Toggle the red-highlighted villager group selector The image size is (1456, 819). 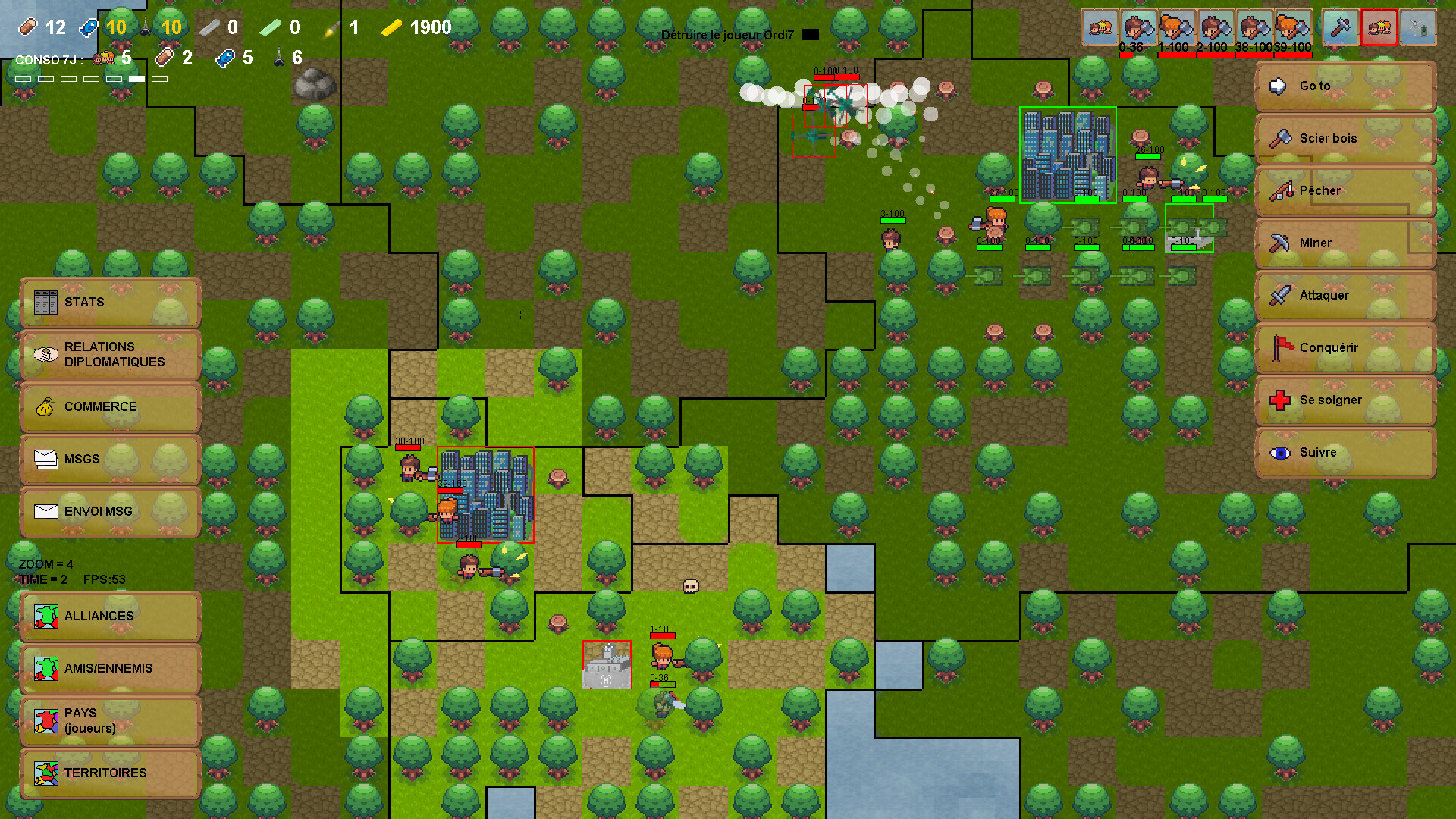point(1379,27)
